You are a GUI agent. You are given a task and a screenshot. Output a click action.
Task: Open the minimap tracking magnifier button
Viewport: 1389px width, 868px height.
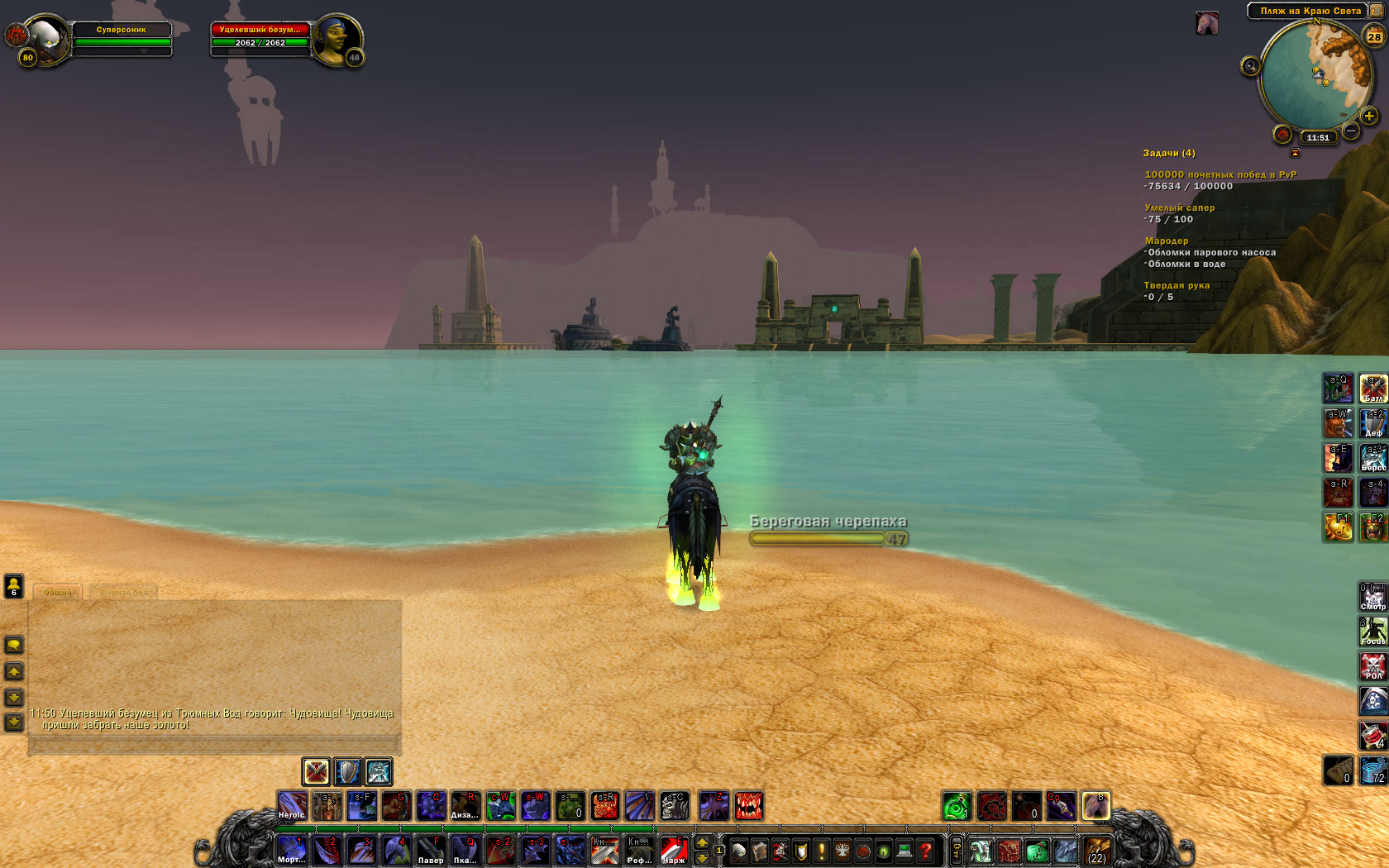(1250, 66)
